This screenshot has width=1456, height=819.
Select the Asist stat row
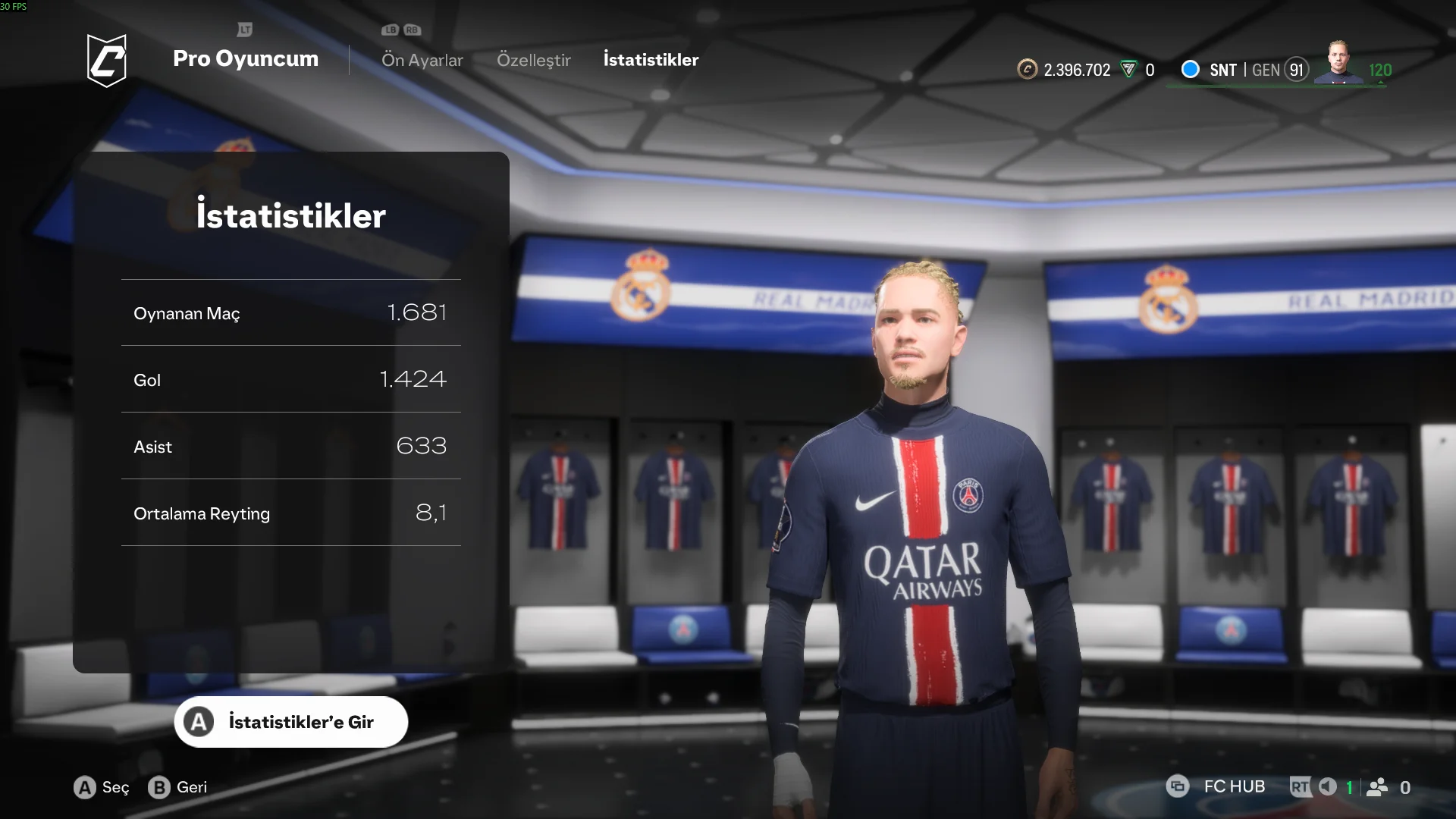pyautogui.click(x=291, y=446)
